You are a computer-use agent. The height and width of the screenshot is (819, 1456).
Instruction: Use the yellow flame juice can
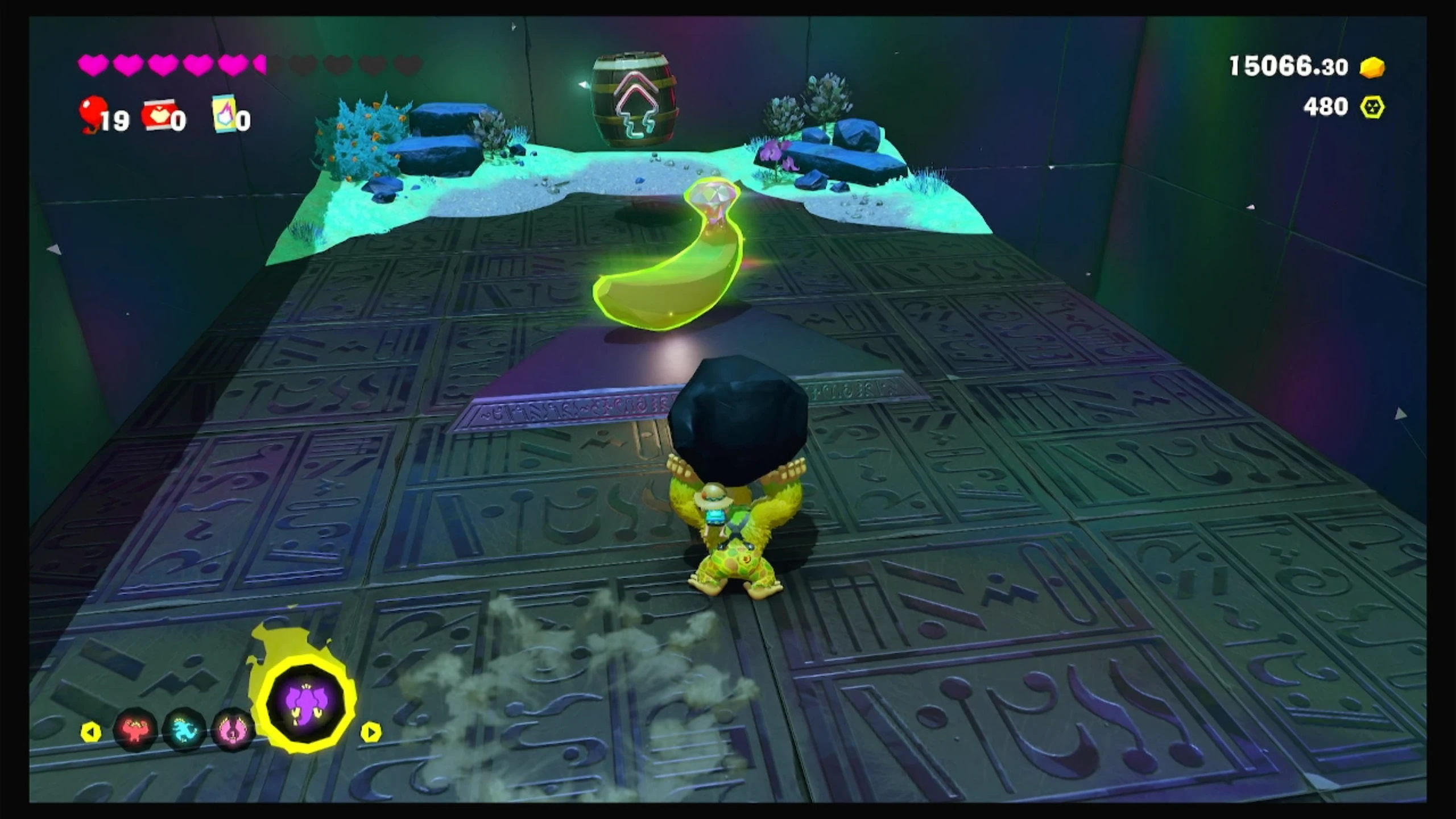coord(224,113)
